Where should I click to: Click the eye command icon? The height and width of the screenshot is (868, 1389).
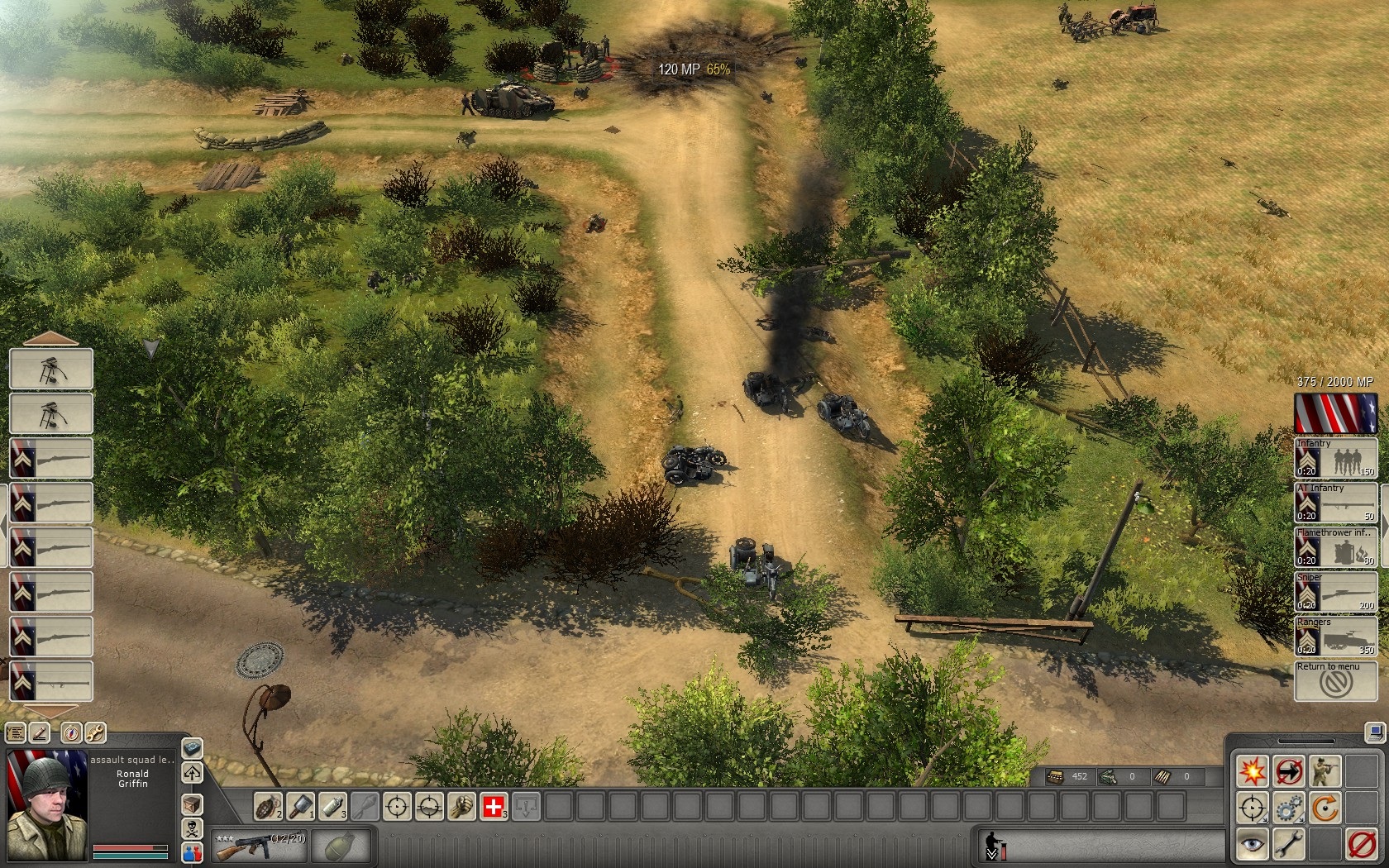coord(1252,845)
